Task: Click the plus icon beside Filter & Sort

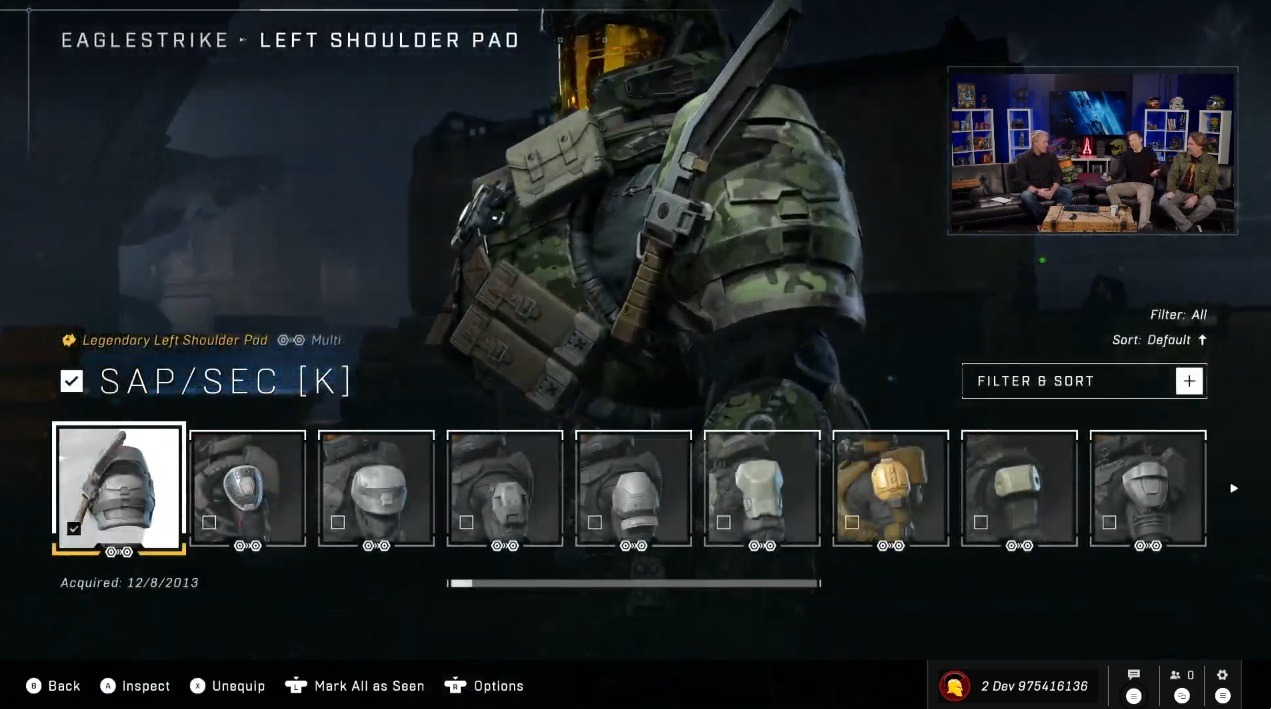Action: (1189, 381)
